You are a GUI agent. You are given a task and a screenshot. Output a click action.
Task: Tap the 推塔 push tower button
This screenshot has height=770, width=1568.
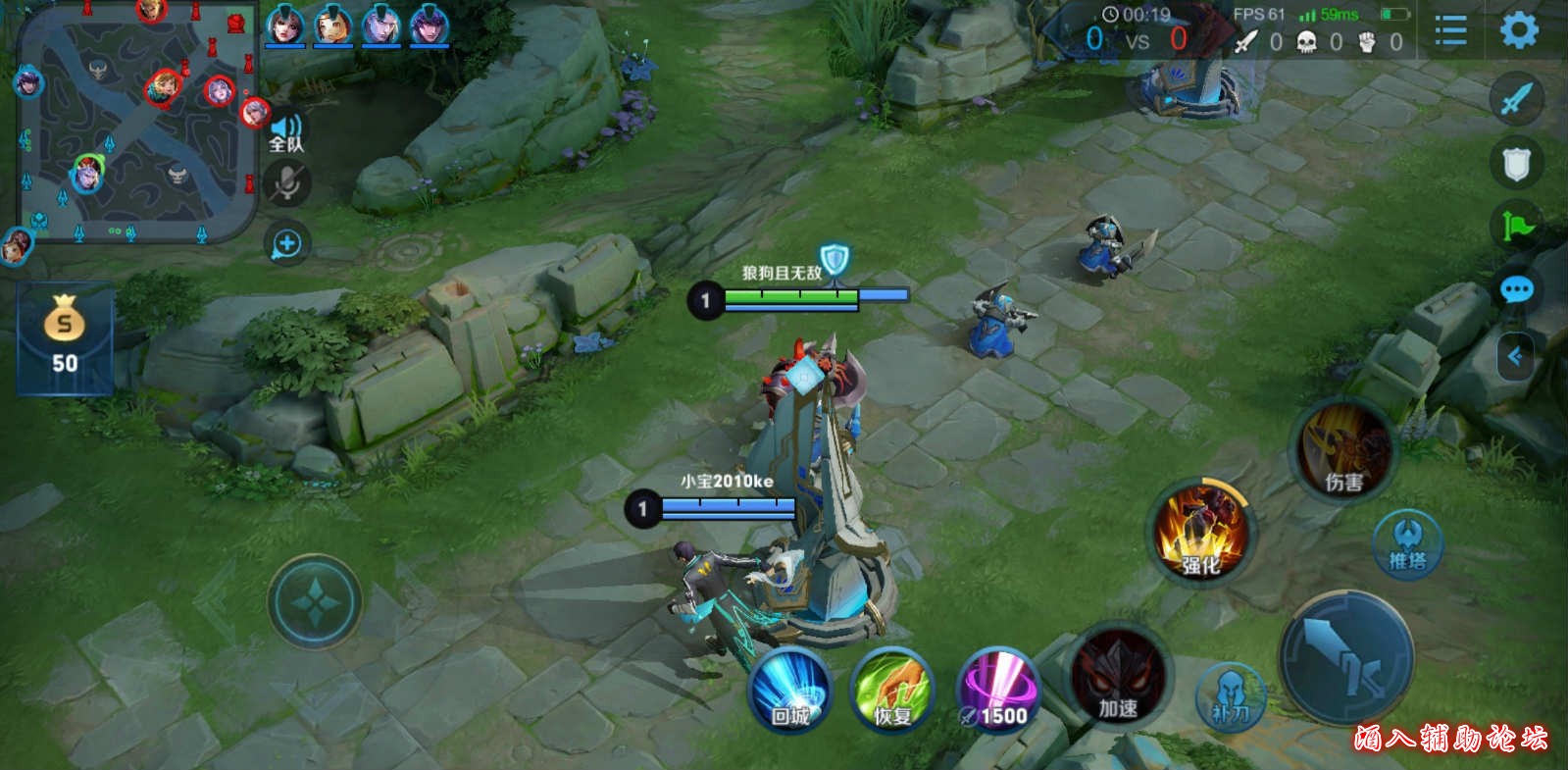(x=1407, y=544)
